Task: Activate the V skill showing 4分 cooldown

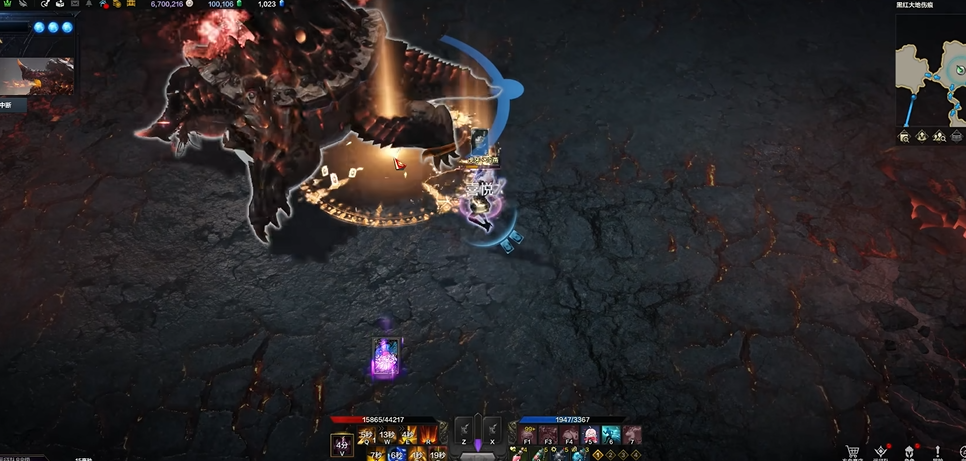Action: [x=343, y=445]
